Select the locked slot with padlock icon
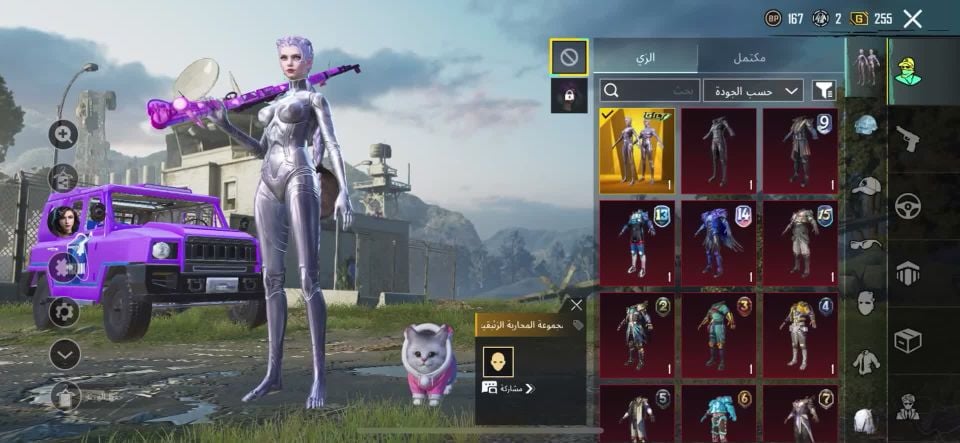The height and width of the screenshot is (443, 960). click(569, 95)
